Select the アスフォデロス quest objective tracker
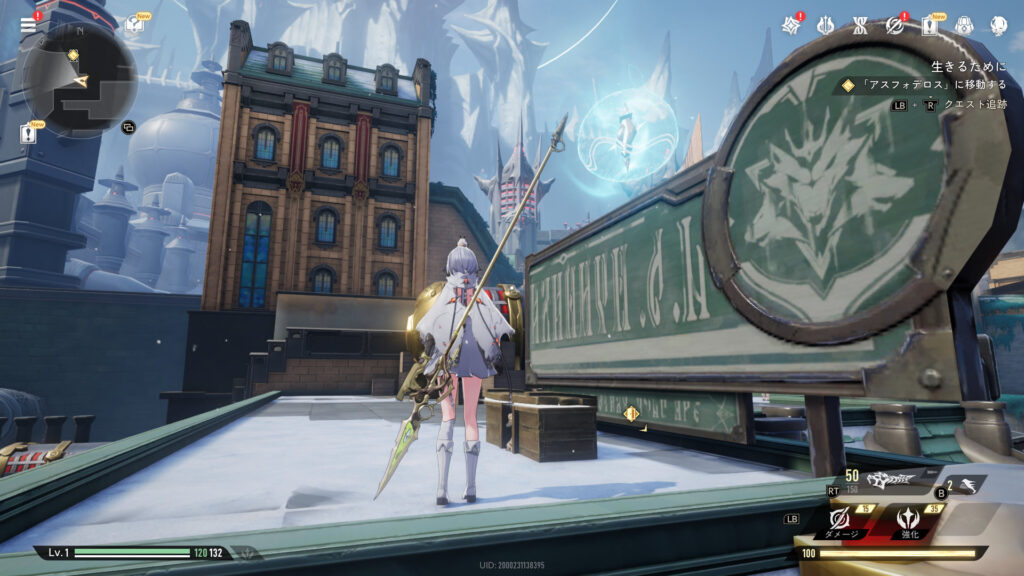This screenshot has width=1024, height=576. click(920, 86)
